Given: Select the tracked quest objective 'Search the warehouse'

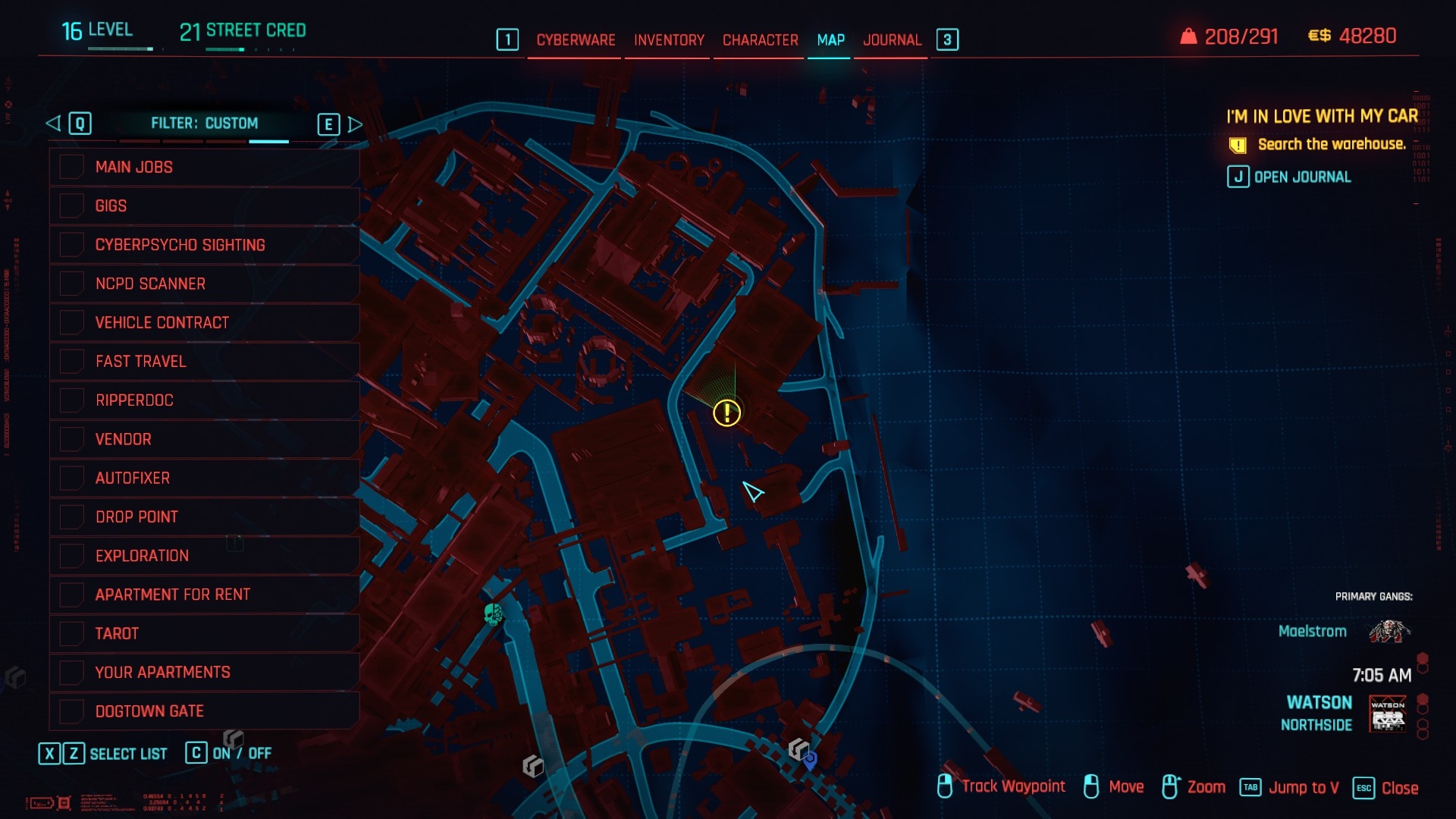Looking at the screenshot, I should click(1331, 144).
